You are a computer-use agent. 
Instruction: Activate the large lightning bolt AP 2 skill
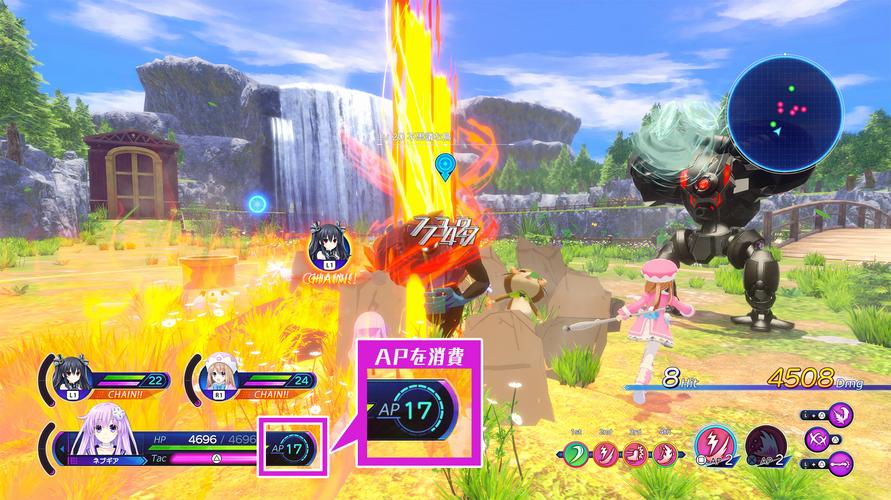click(x=716, y=447)
